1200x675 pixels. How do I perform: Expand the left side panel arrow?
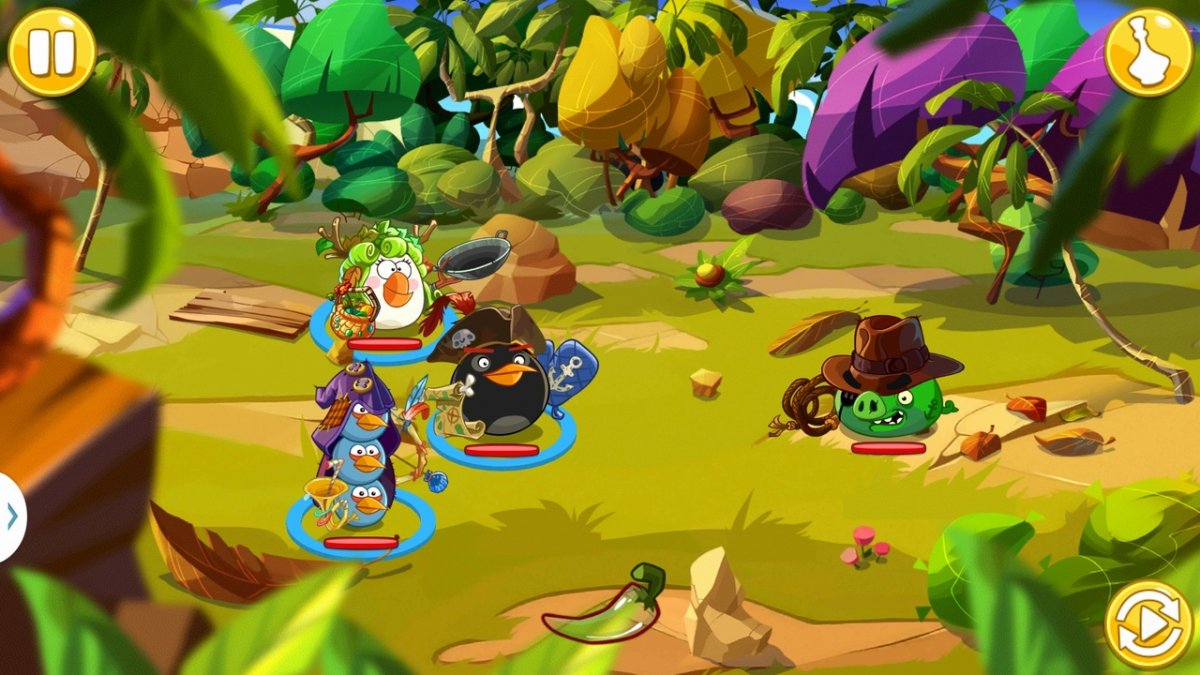11,516
